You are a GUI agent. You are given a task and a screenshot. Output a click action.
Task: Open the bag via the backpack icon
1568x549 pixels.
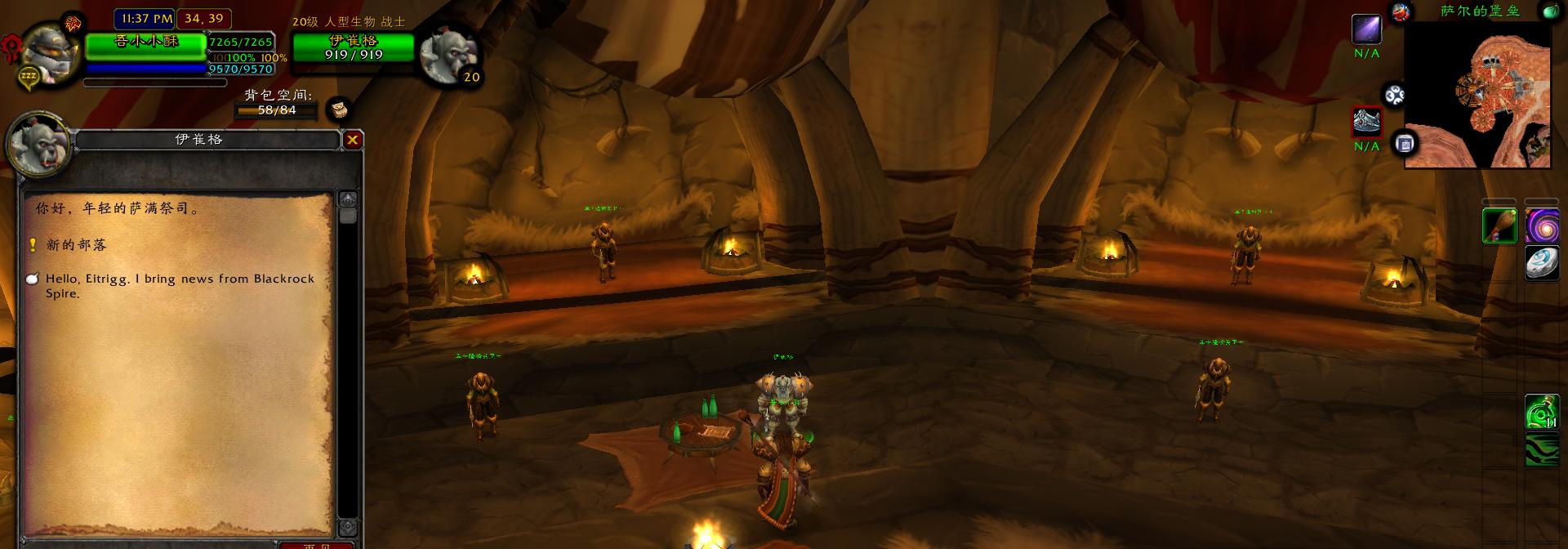pyautogui.click(x=338, y=109)
